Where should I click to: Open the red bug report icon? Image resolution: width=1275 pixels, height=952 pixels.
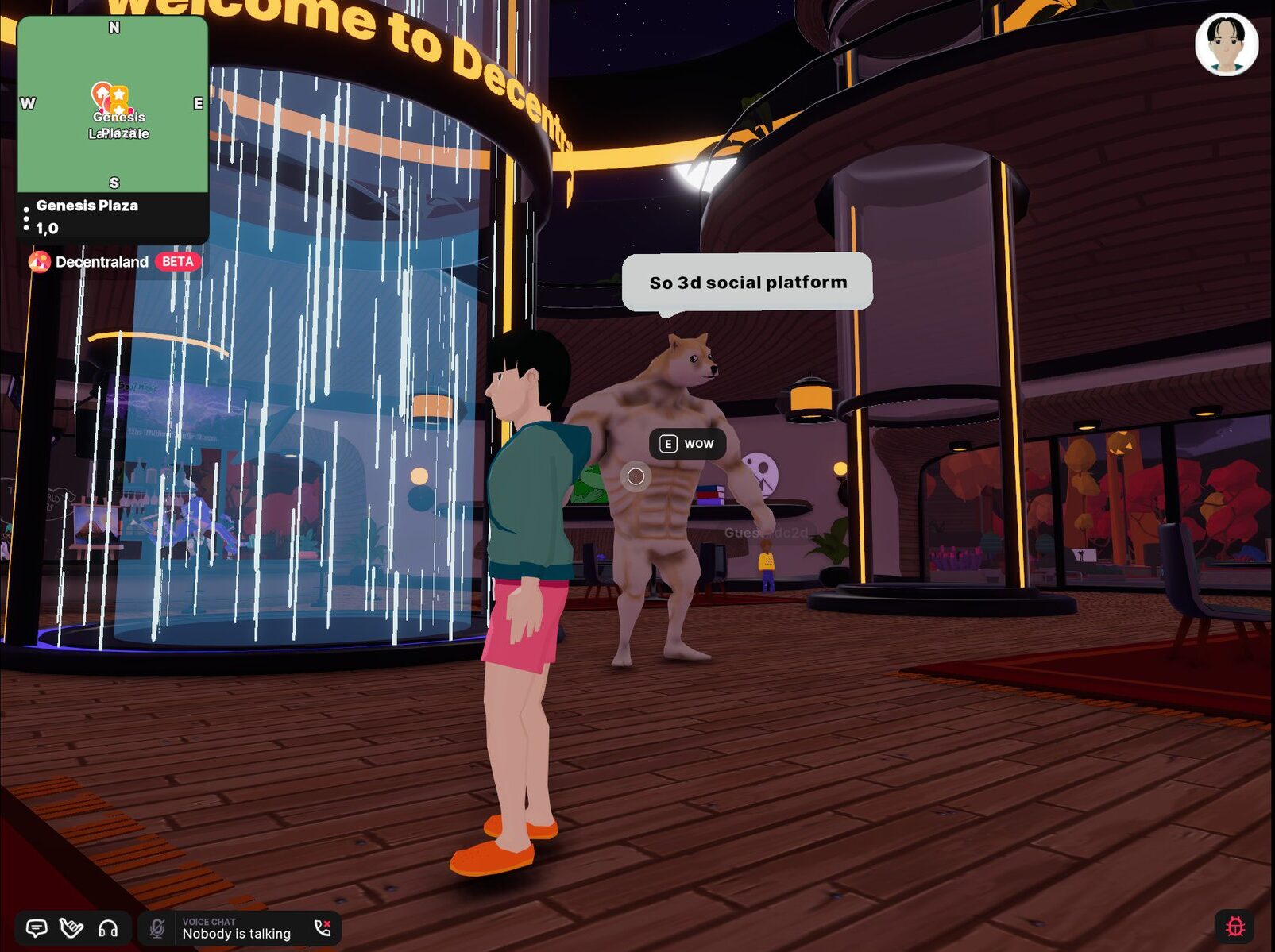pyautogui.click(x=1234, y=927)
